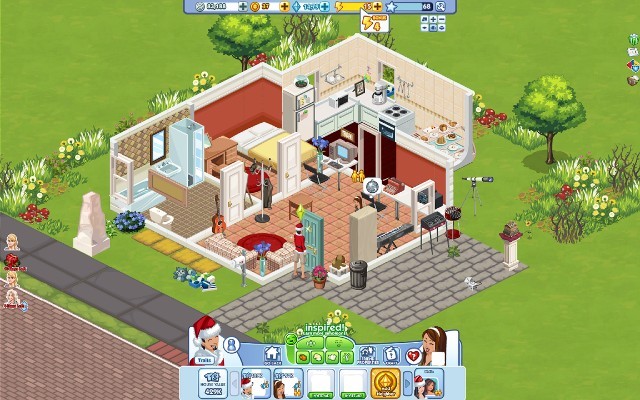Click the add friend silhouette icon
640x400 pixels.
click(x=232, y=344)
